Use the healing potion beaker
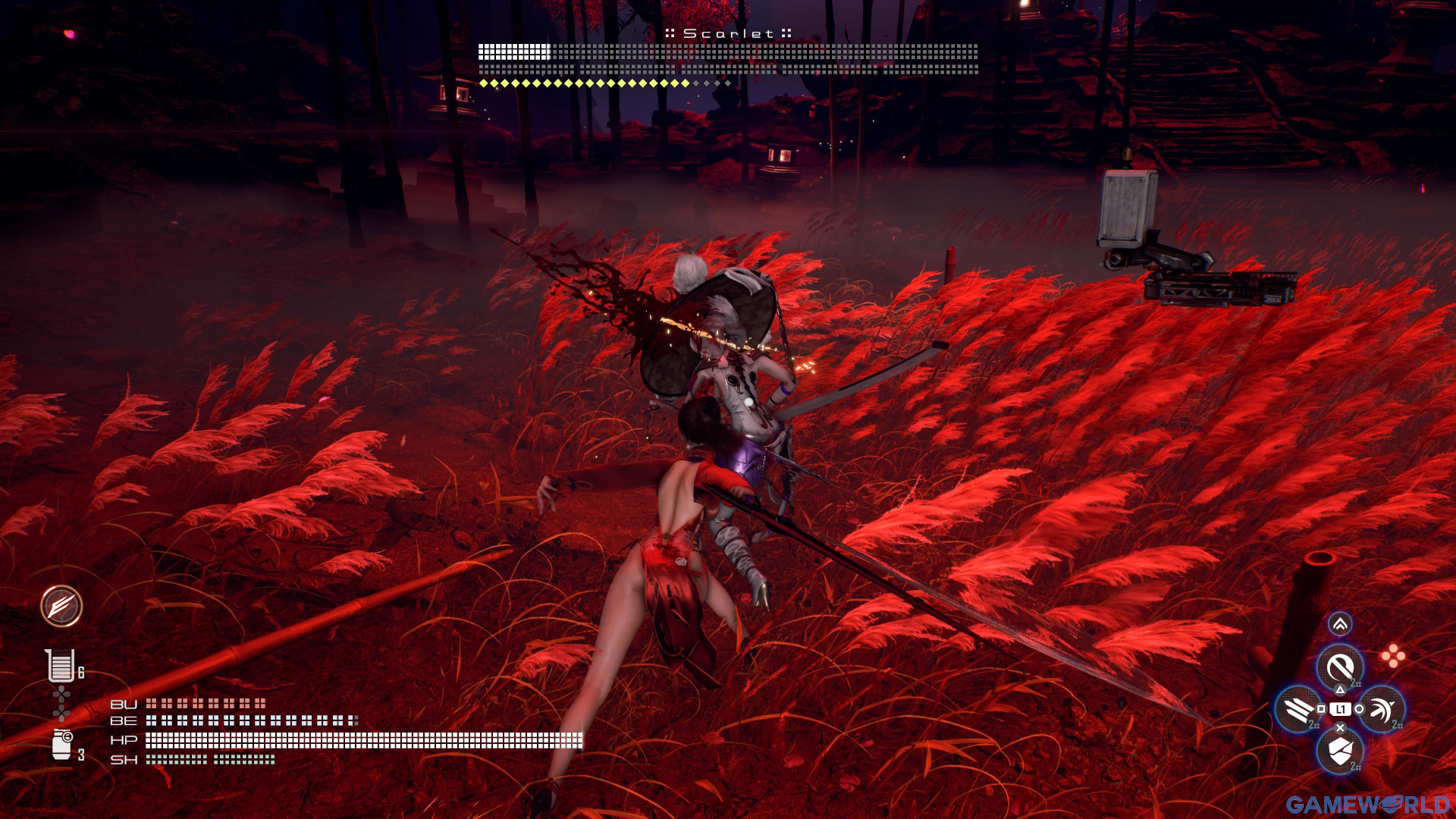Image resolution: width=1456 pixels, height=819 pixels. click(x=60, y=666)
